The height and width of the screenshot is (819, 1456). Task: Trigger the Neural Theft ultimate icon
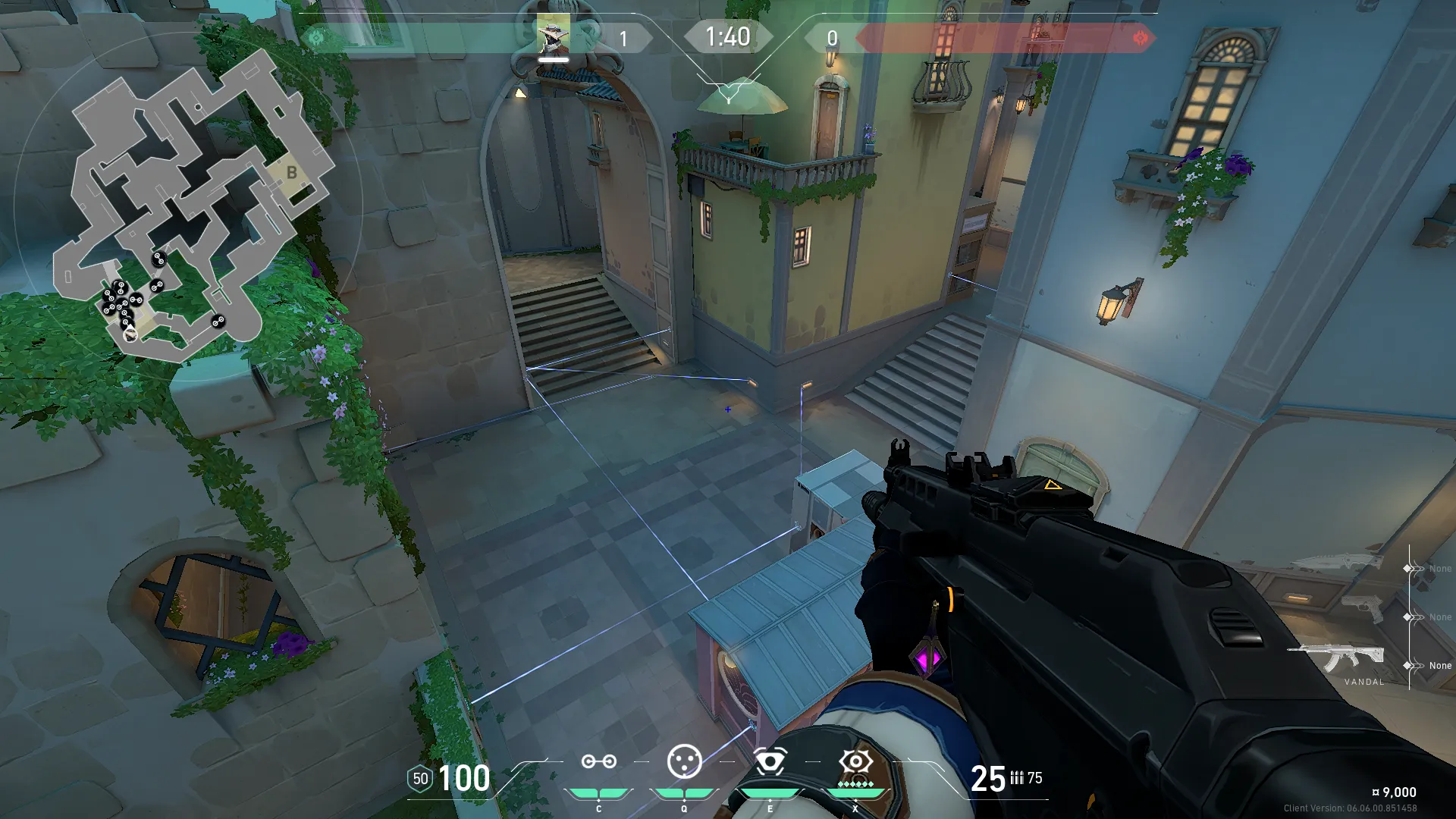pyautogui.click(x=855, y=761)
